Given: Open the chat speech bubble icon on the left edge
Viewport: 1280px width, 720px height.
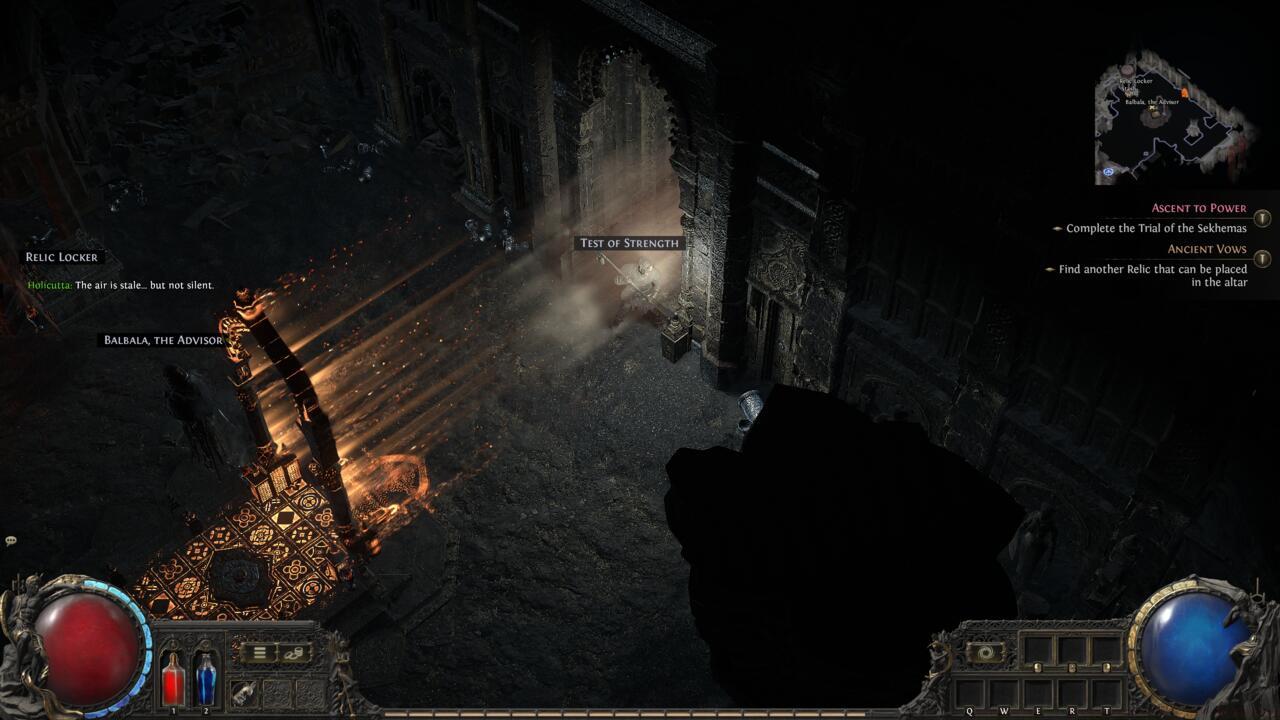Looking at the screenshot, I should click(x=10, y=540).
